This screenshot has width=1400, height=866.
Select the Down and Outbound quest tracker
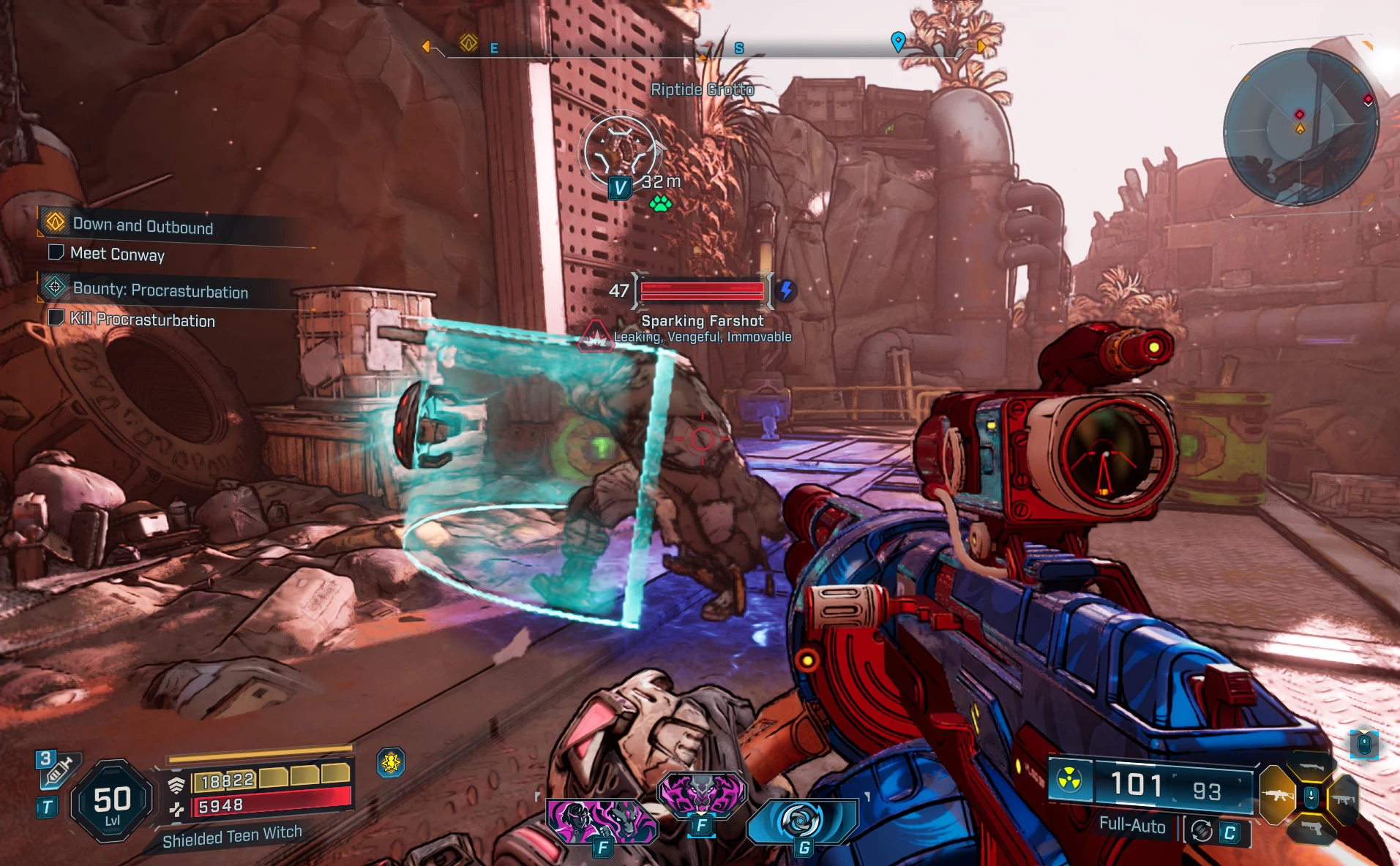coord(143,225)
